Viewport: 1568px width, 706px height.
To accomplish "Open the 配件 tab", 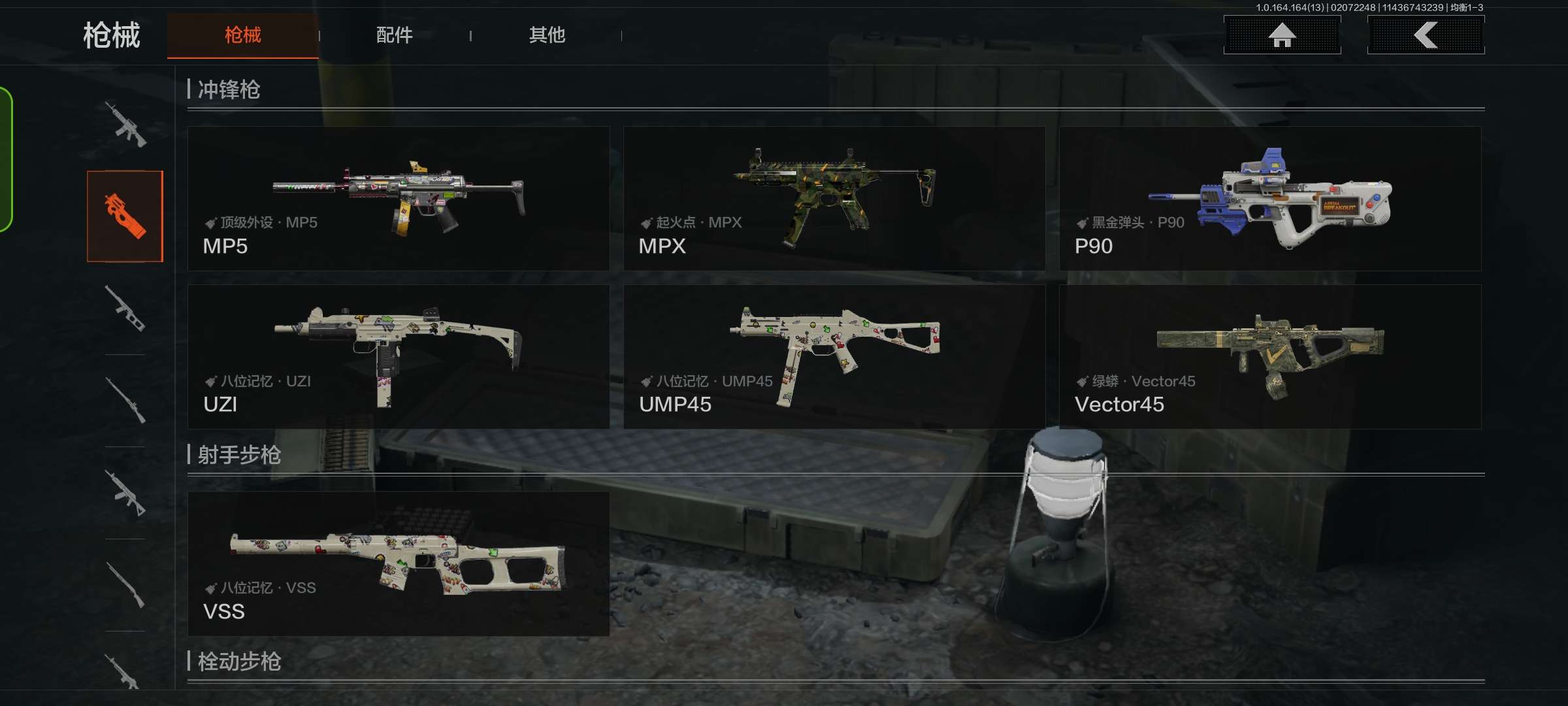I will point(394,35).
